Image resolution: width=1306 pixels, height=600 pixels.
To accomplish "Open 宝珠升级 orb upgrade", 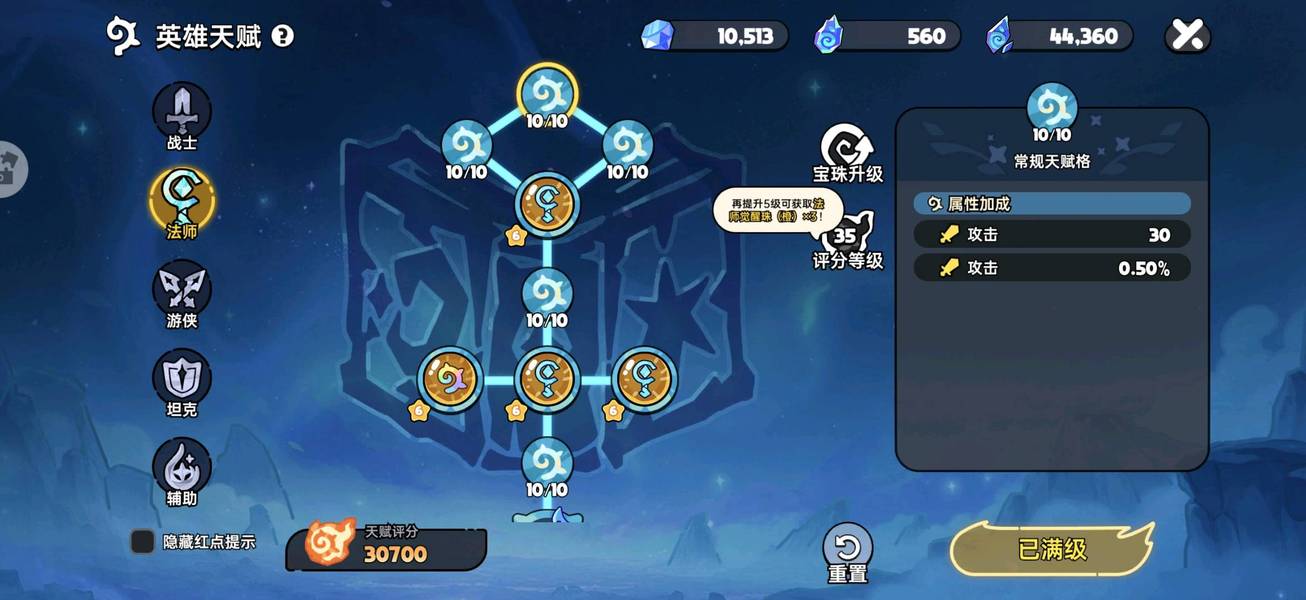I will [847, 151].
